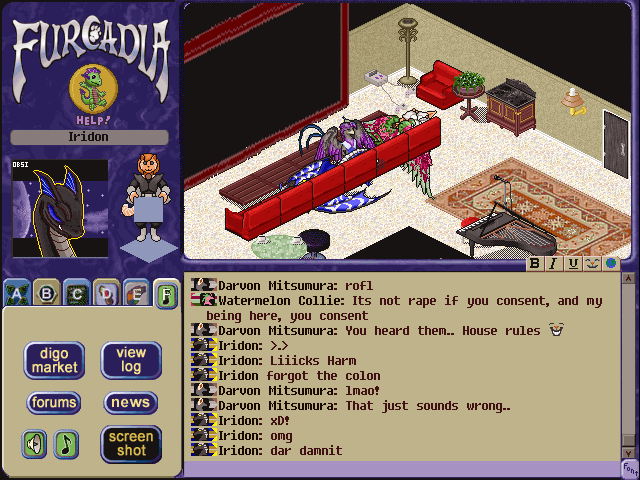Image resolution: width=640 pixels, height=480 pixels.
Task: Apply italic chat text formatting
Action: [x=554, y=264]
